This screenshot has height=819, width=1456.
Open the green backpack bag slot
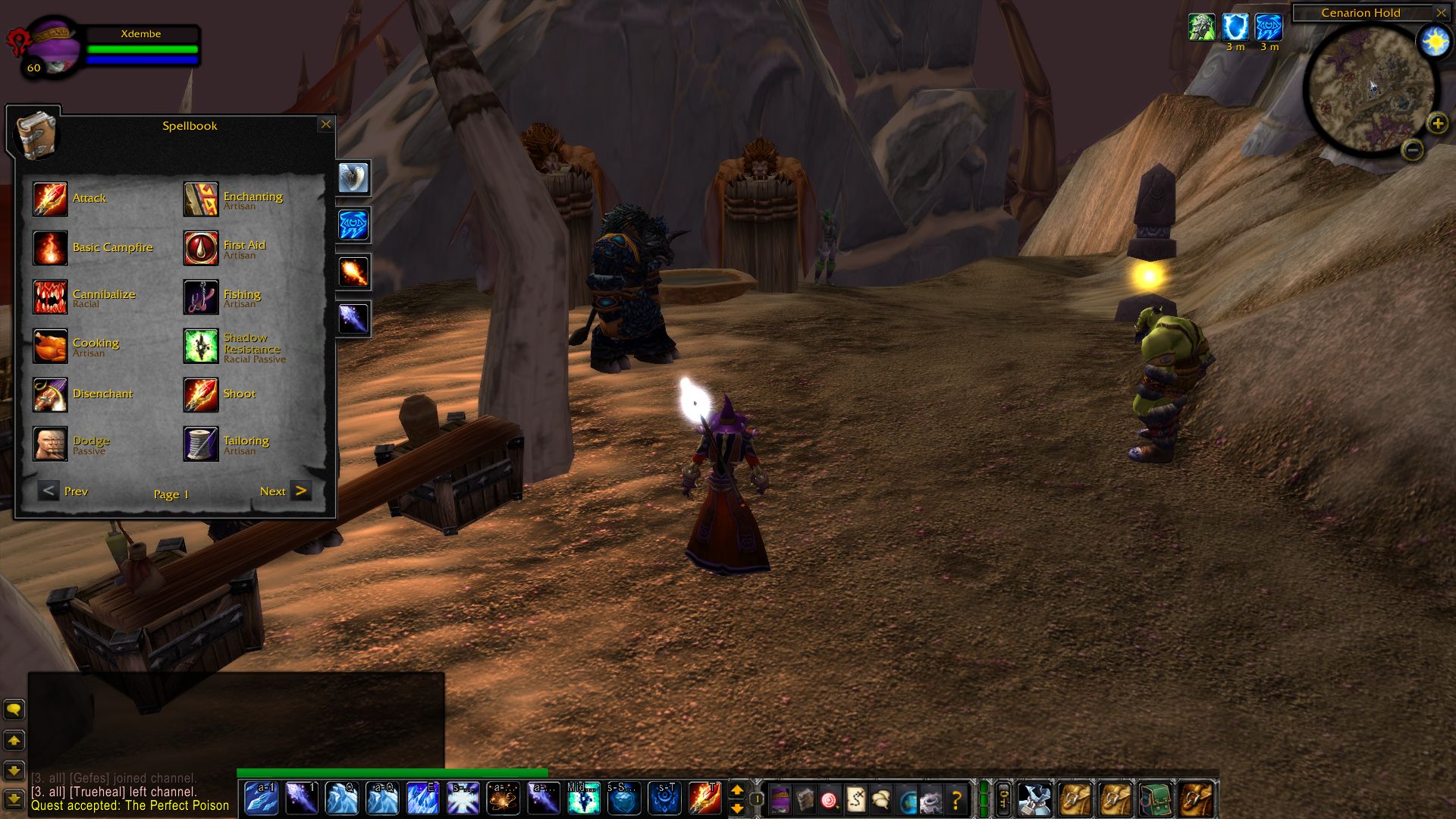coord(1154,799)
